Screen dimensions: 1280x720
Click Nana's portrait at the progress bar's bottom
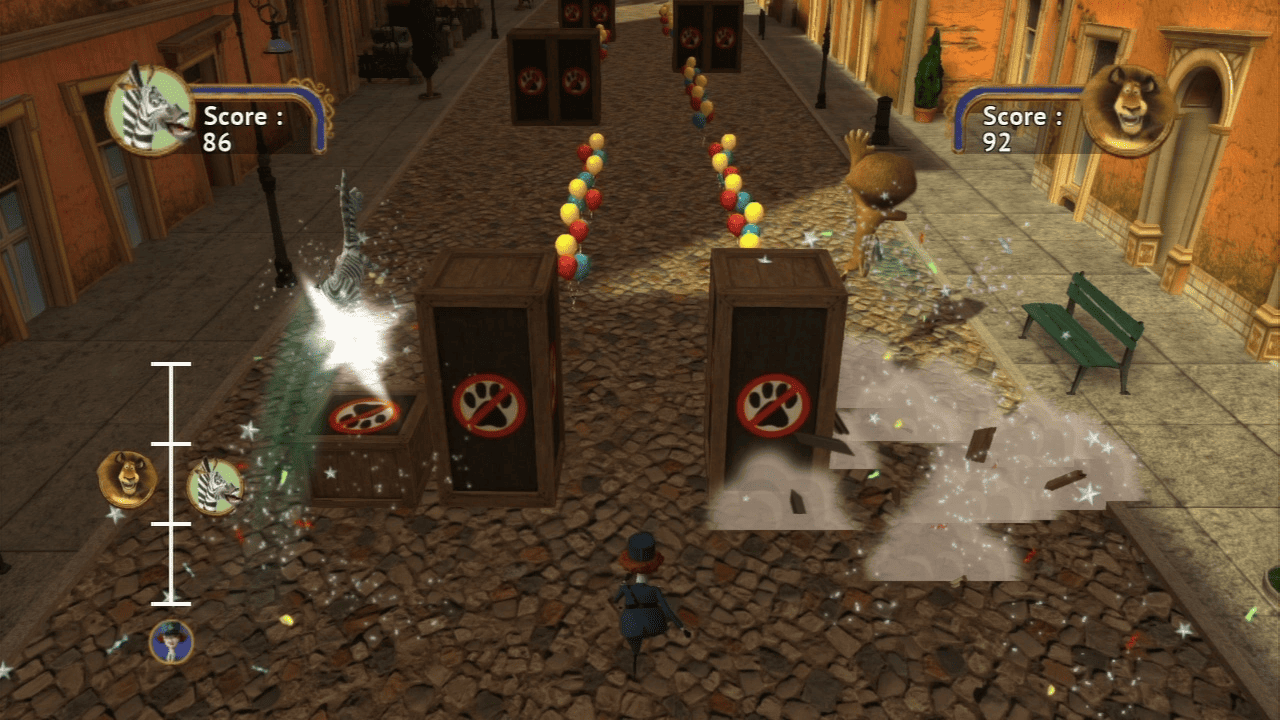tap(172, 640)
